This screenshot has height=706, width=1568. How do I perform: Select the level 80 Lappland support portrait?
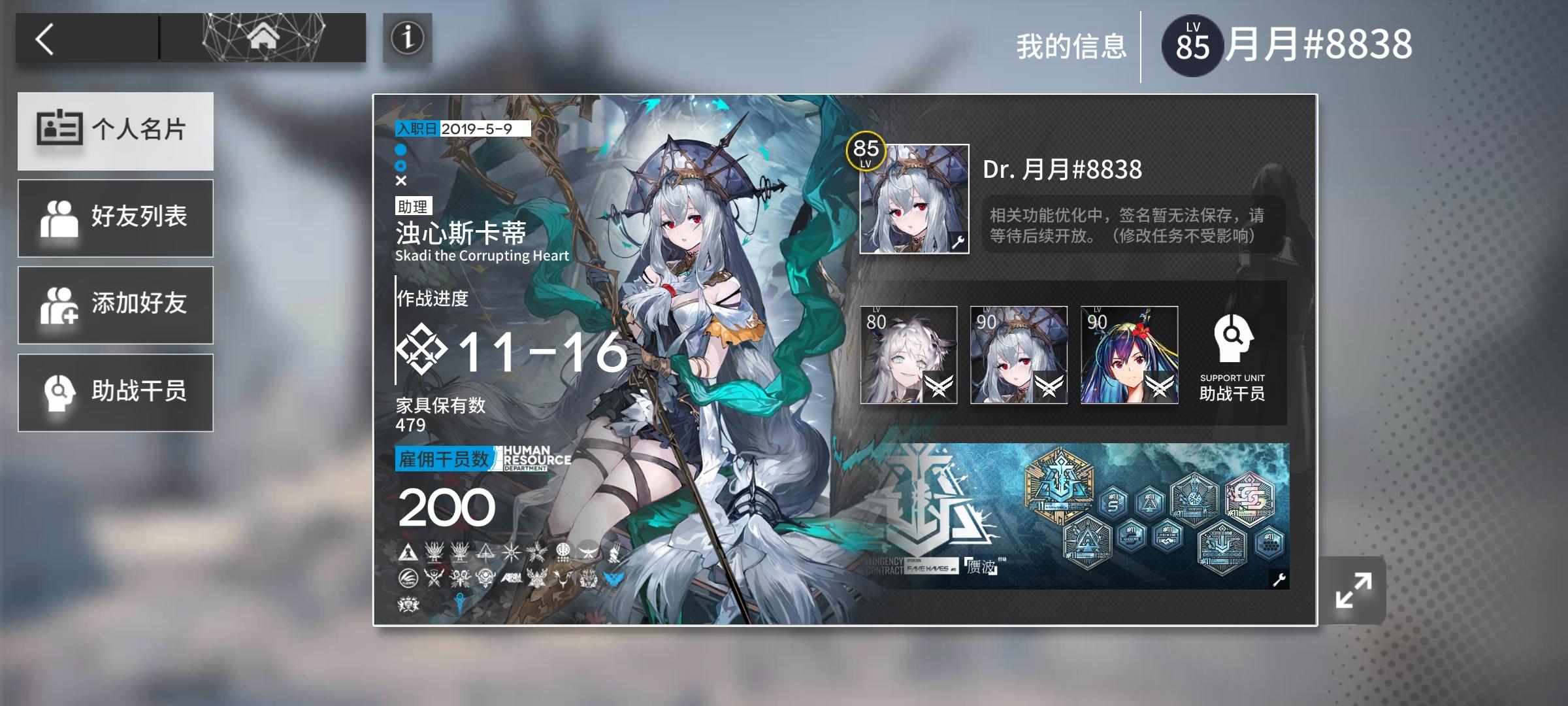click(x=911, y=356)
